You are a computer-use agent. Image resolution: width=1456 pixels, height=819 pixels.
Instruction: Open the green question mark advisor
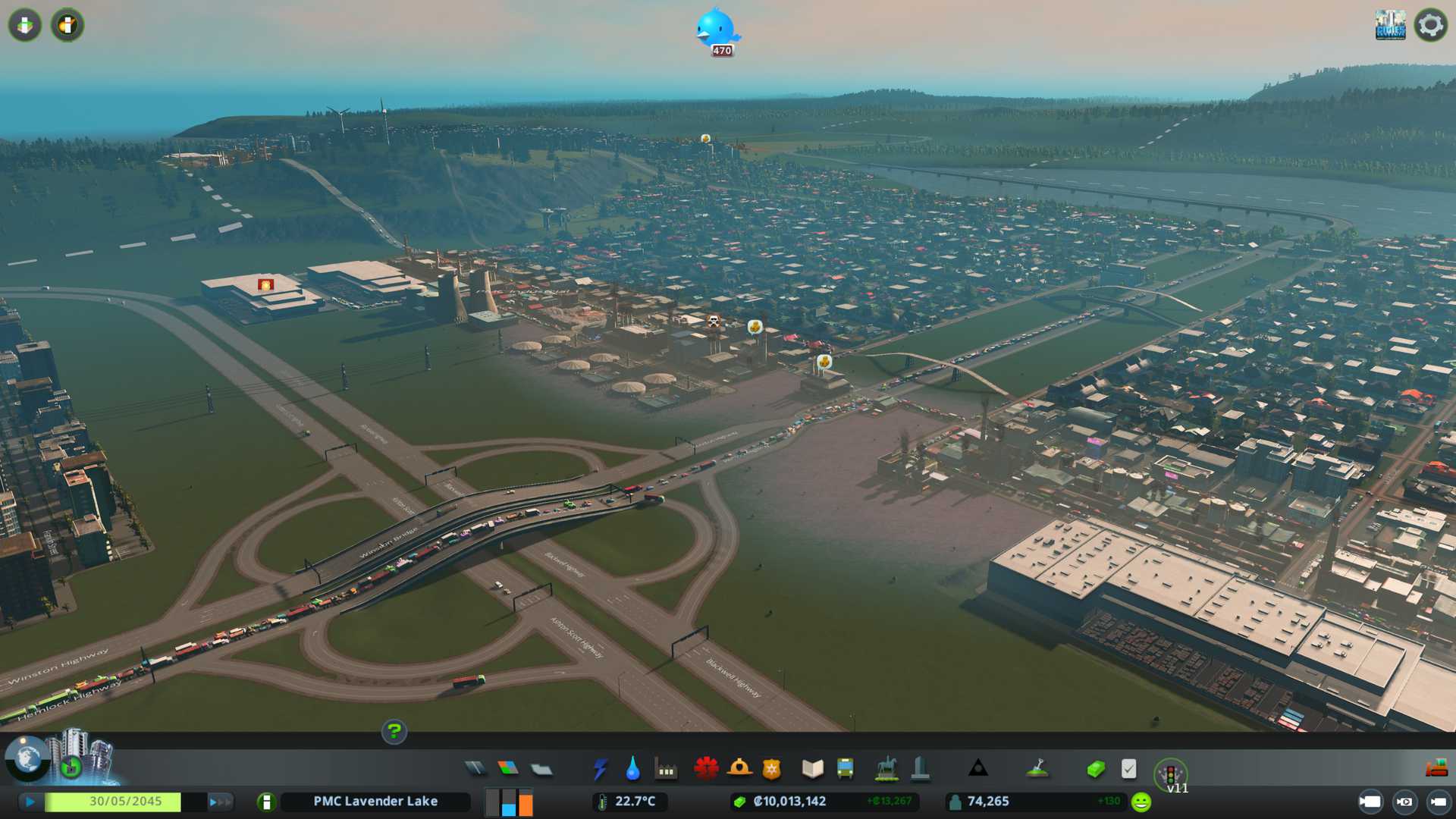pos(394,732)
